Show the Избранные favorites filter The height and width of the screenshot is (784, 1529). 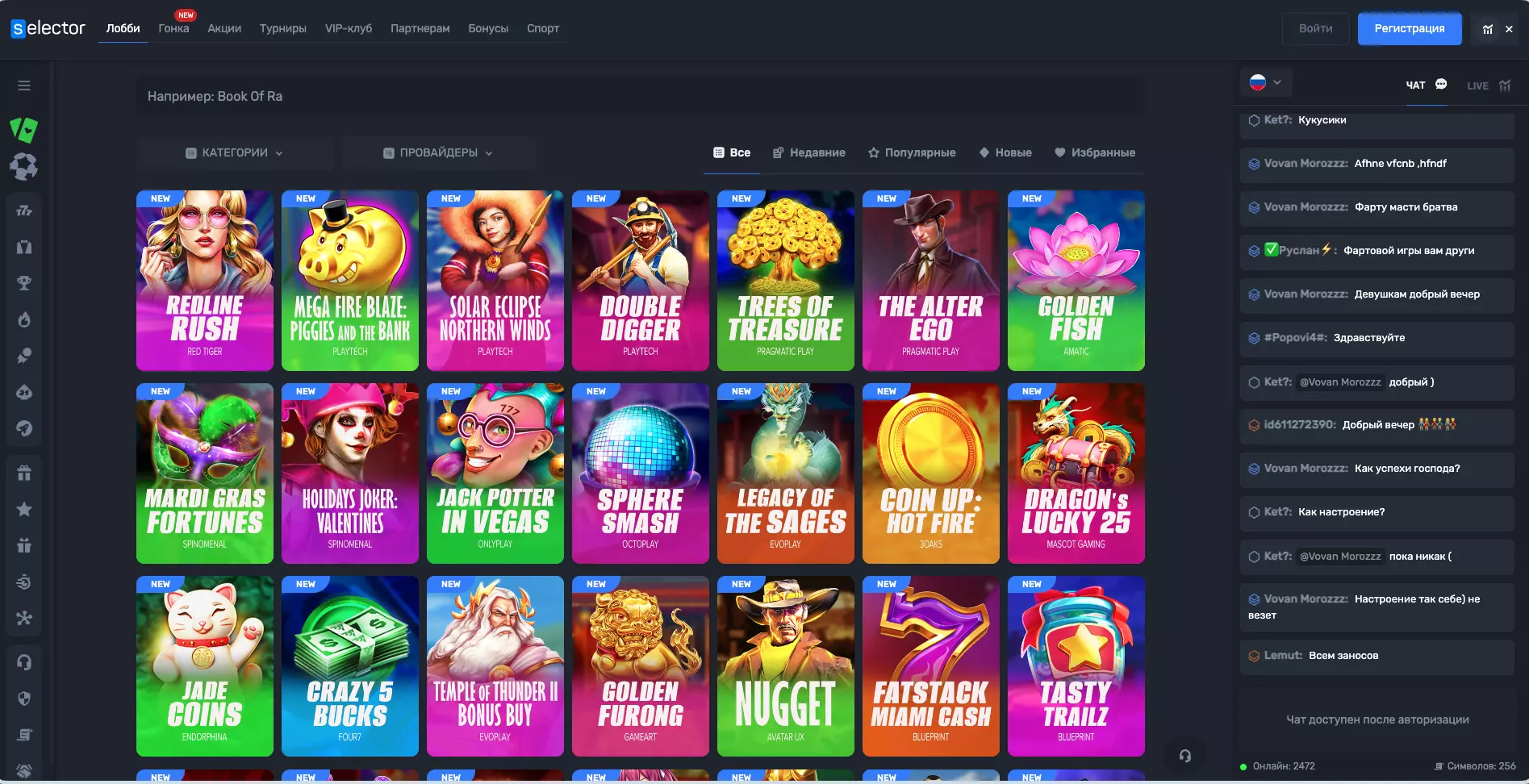(x=1095, y=152)
